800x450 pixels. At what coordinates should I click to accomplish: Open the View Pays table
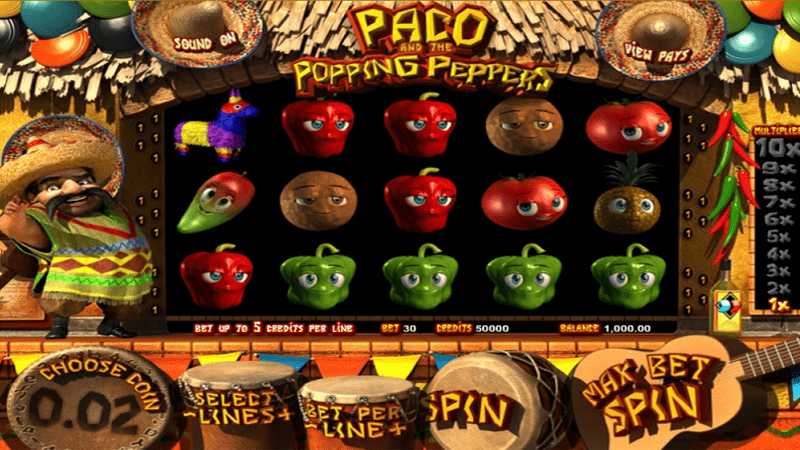click(657, 46)
